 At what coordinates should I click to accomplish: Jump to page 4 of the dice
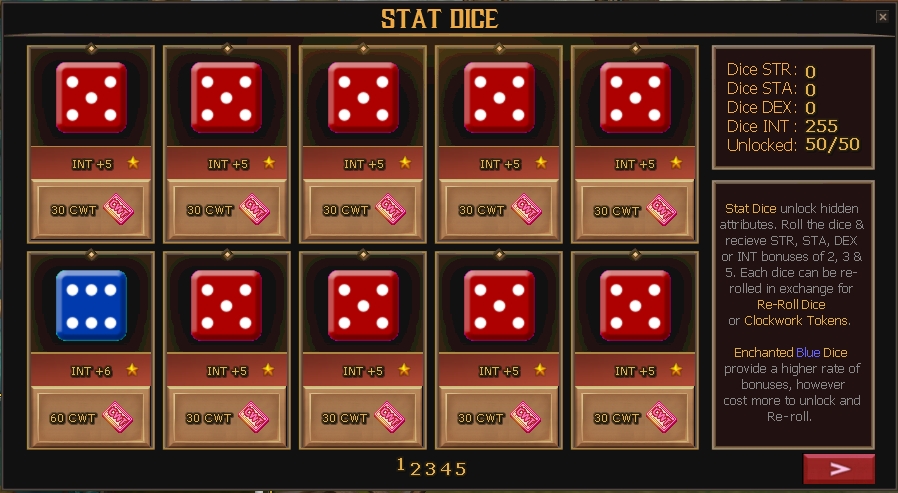coord(446,468)
